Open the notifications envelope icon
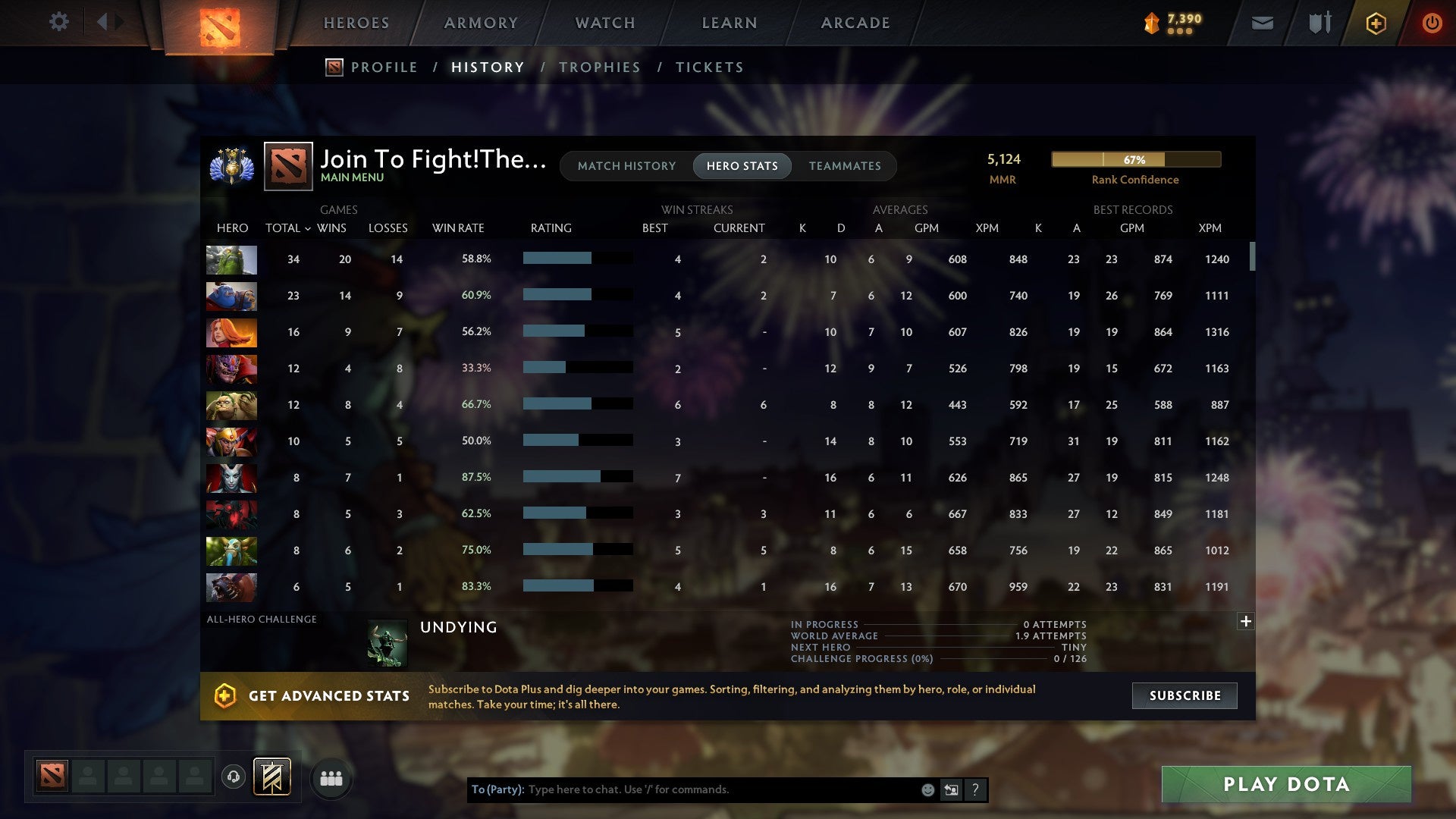Viewport: 1456px width, 819px height. 1262,23
